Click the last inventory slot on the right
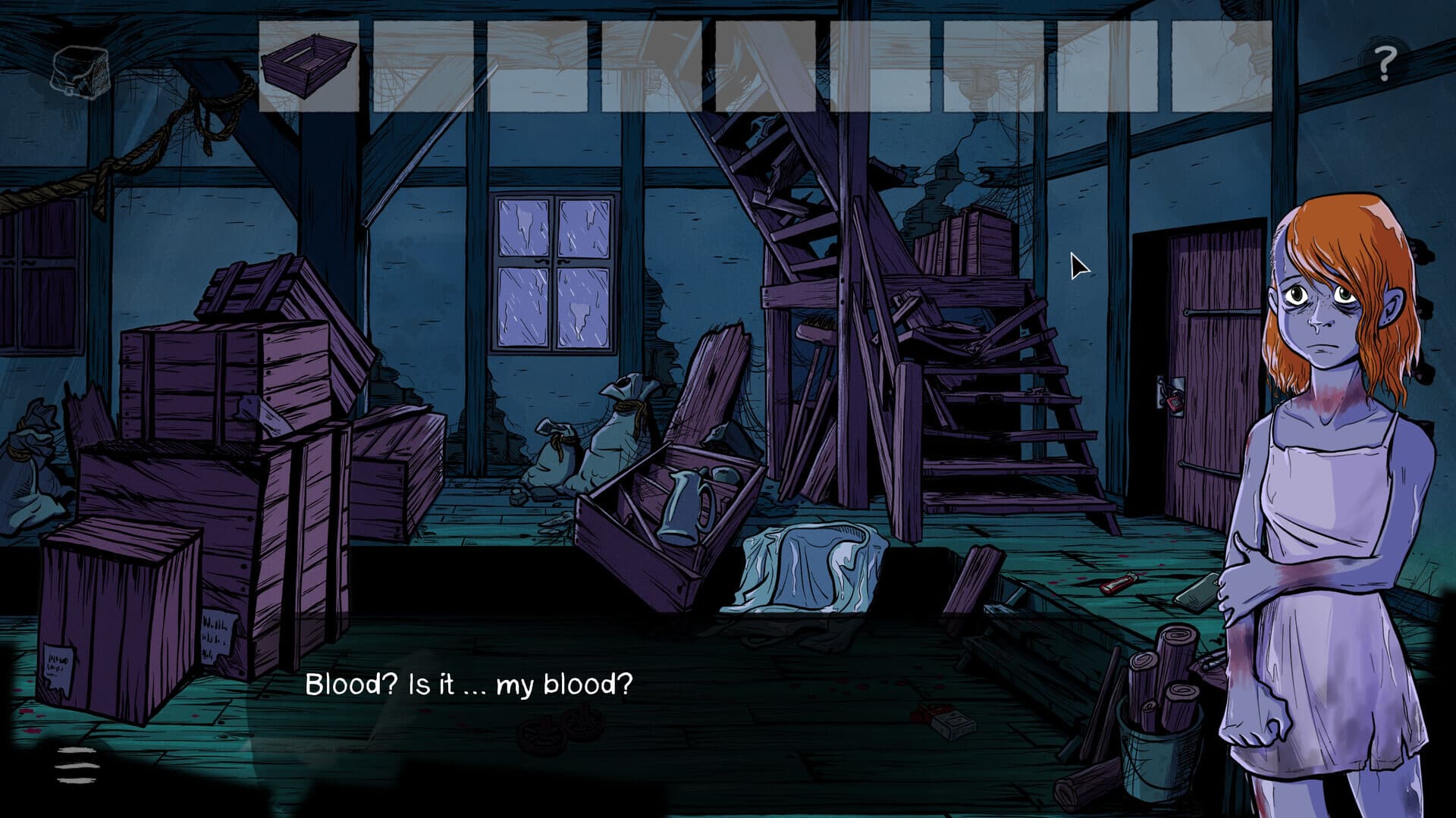This screenshot has height=818, width=1456. click(1221, 64)
